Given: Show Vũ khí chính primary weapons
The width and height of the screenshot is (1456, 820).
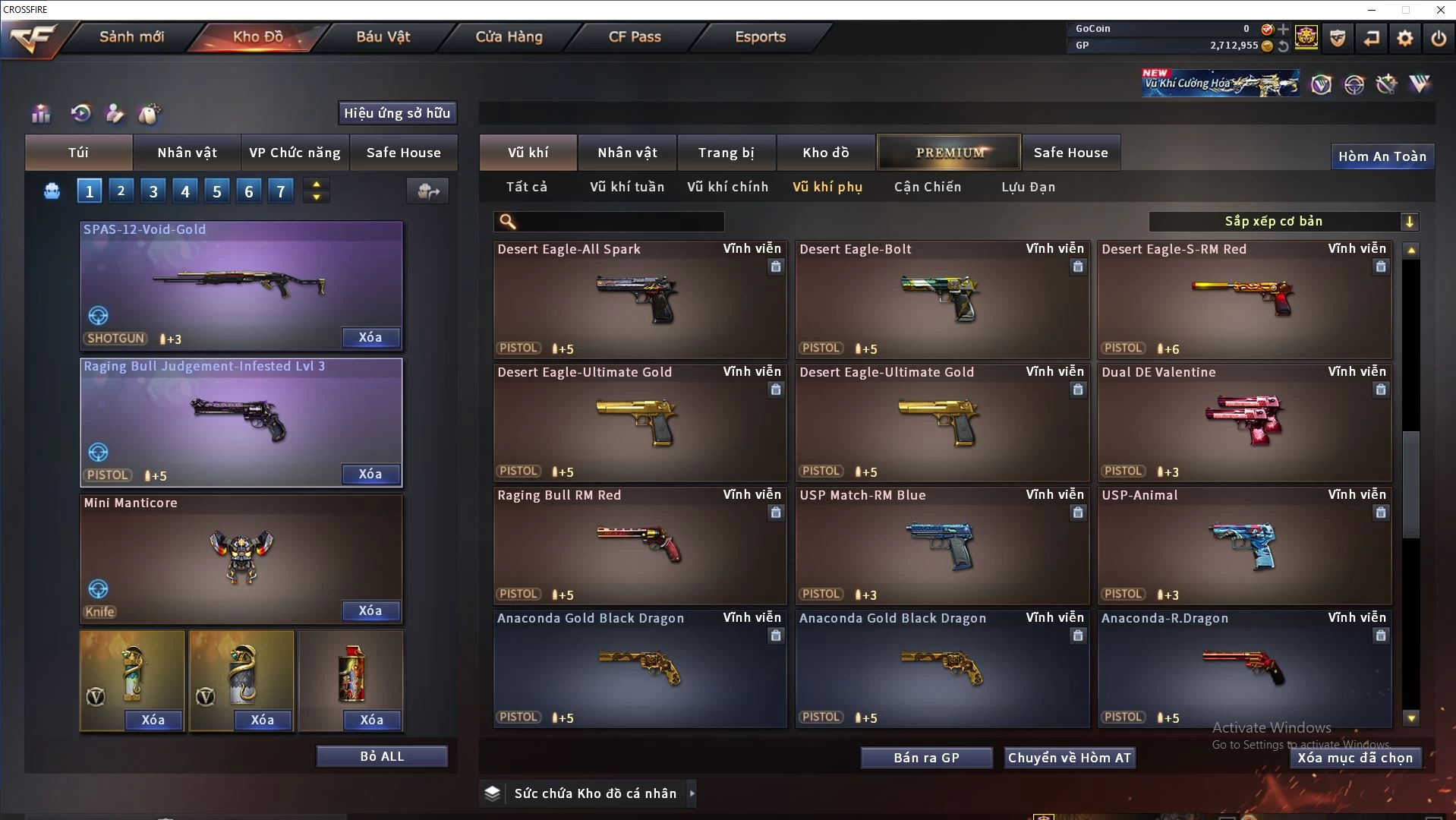Looking at the screenshot, I should (x=727, y=187).
